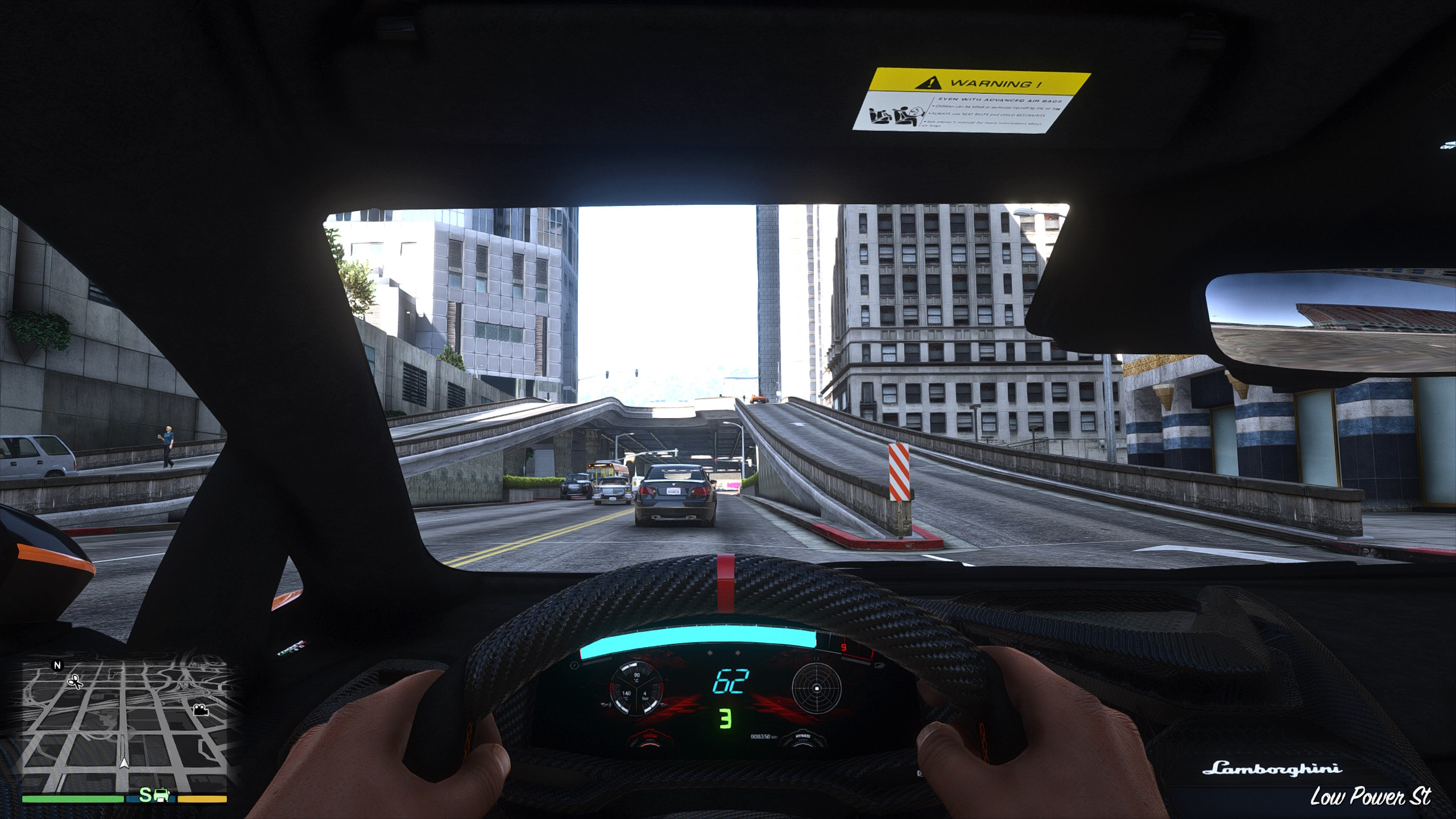Click the green car blip on minimap
The image size is (1456, 819).
[x=161, y=796]
